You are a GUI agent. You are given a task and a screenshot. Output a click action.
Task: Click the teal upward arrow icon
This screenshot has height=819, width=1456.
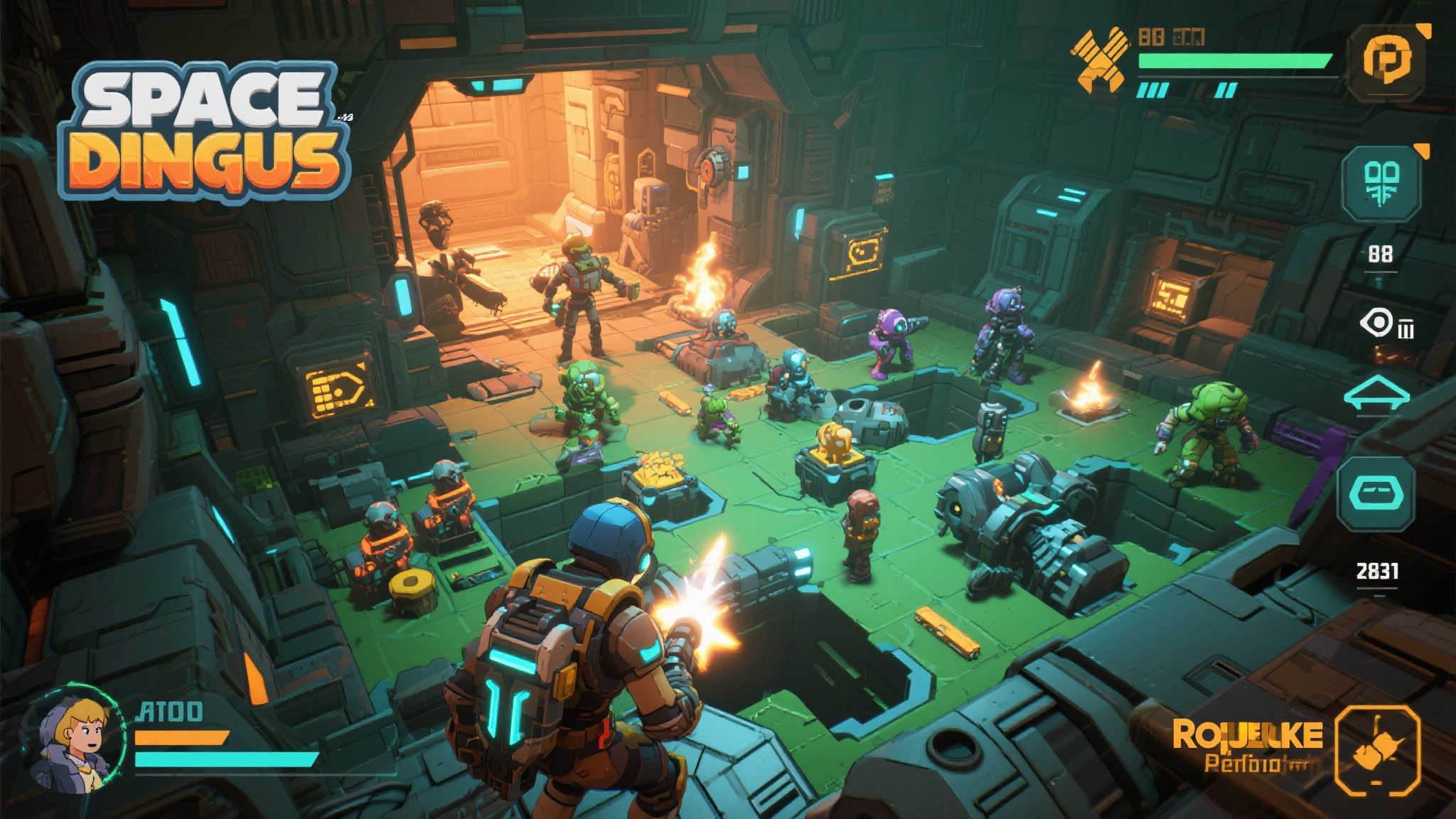[1376, 394]
